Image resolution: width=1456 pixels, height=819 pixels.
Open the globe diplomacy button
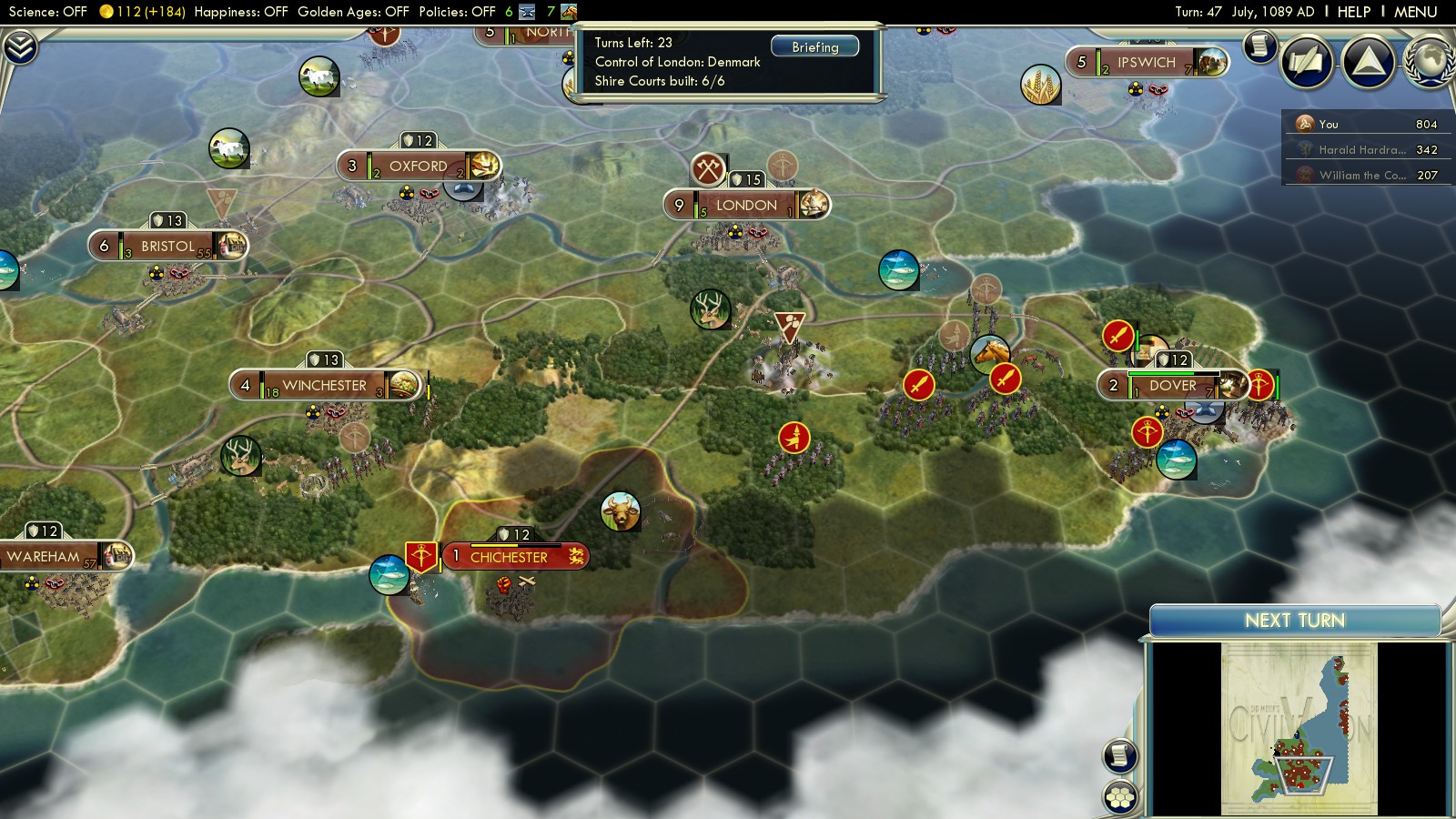pos(1429,62)
